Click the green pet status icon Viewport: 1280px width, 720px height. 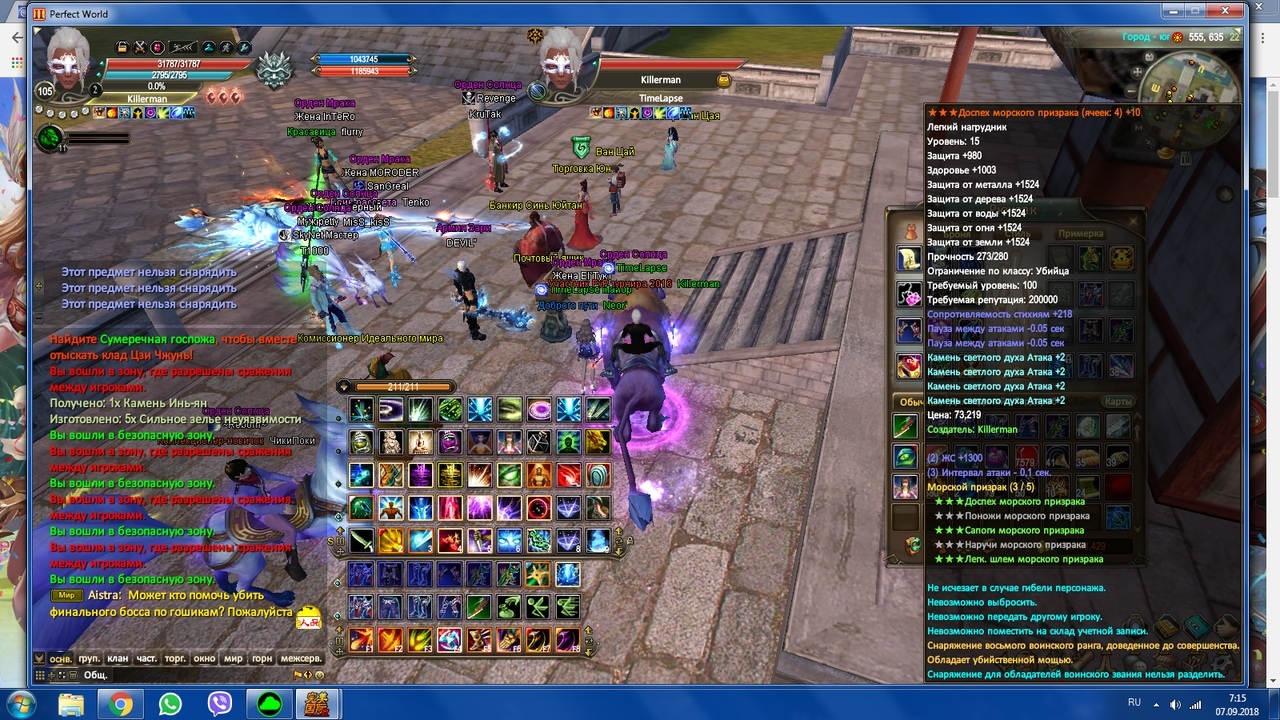pyautogui.click(x=50, y=138)
